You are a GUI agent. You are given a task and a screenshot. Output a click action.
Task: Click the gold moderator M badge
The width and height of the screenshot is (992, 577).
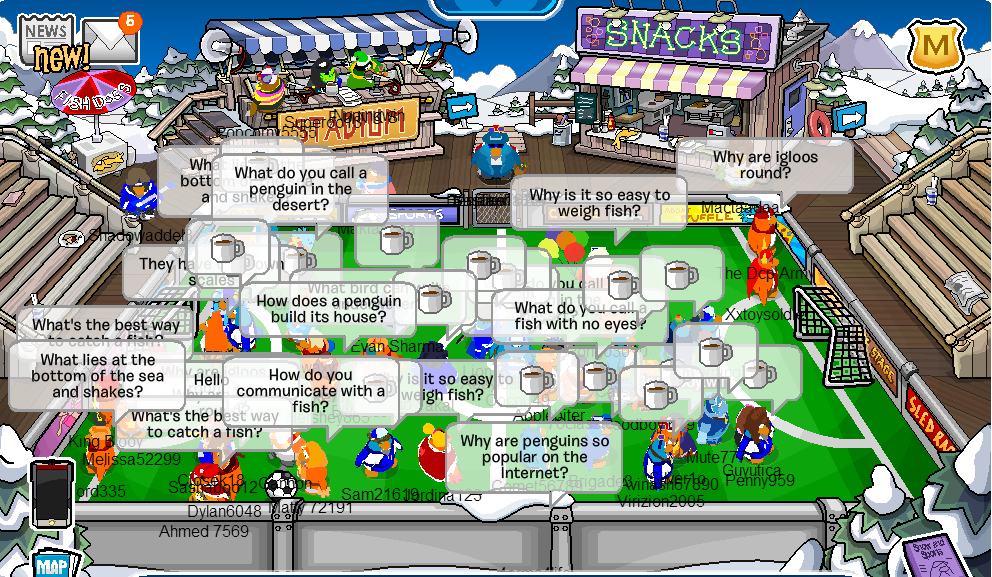(935, 45)
